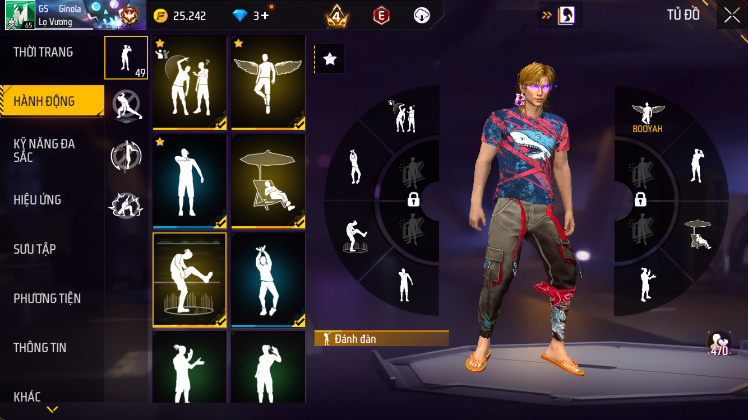Select the two-person high-five emote tile
Screen dimensions: 748x420
189,83
